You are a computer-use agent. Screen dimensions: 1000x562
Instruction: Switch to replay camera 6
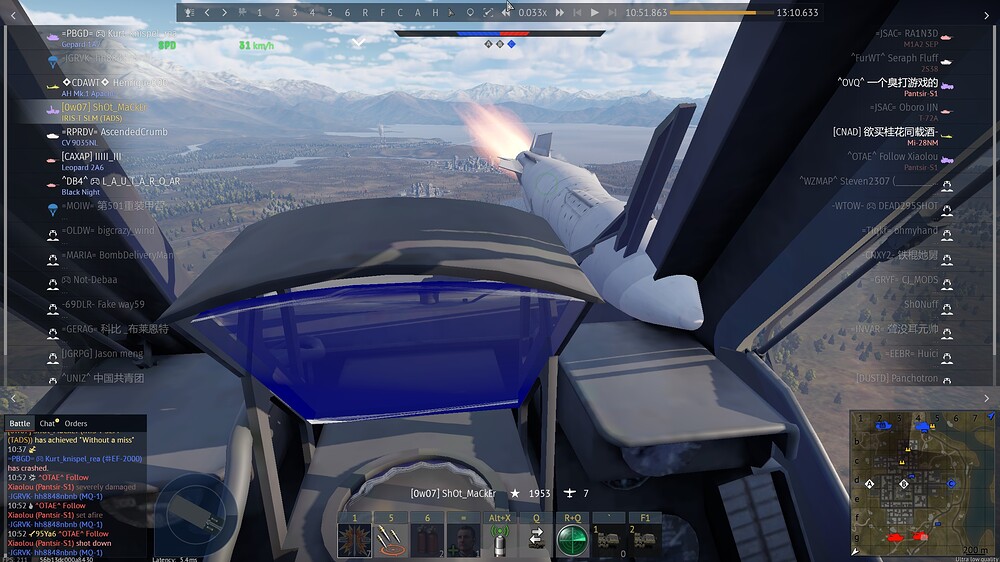tap(347, 12)
